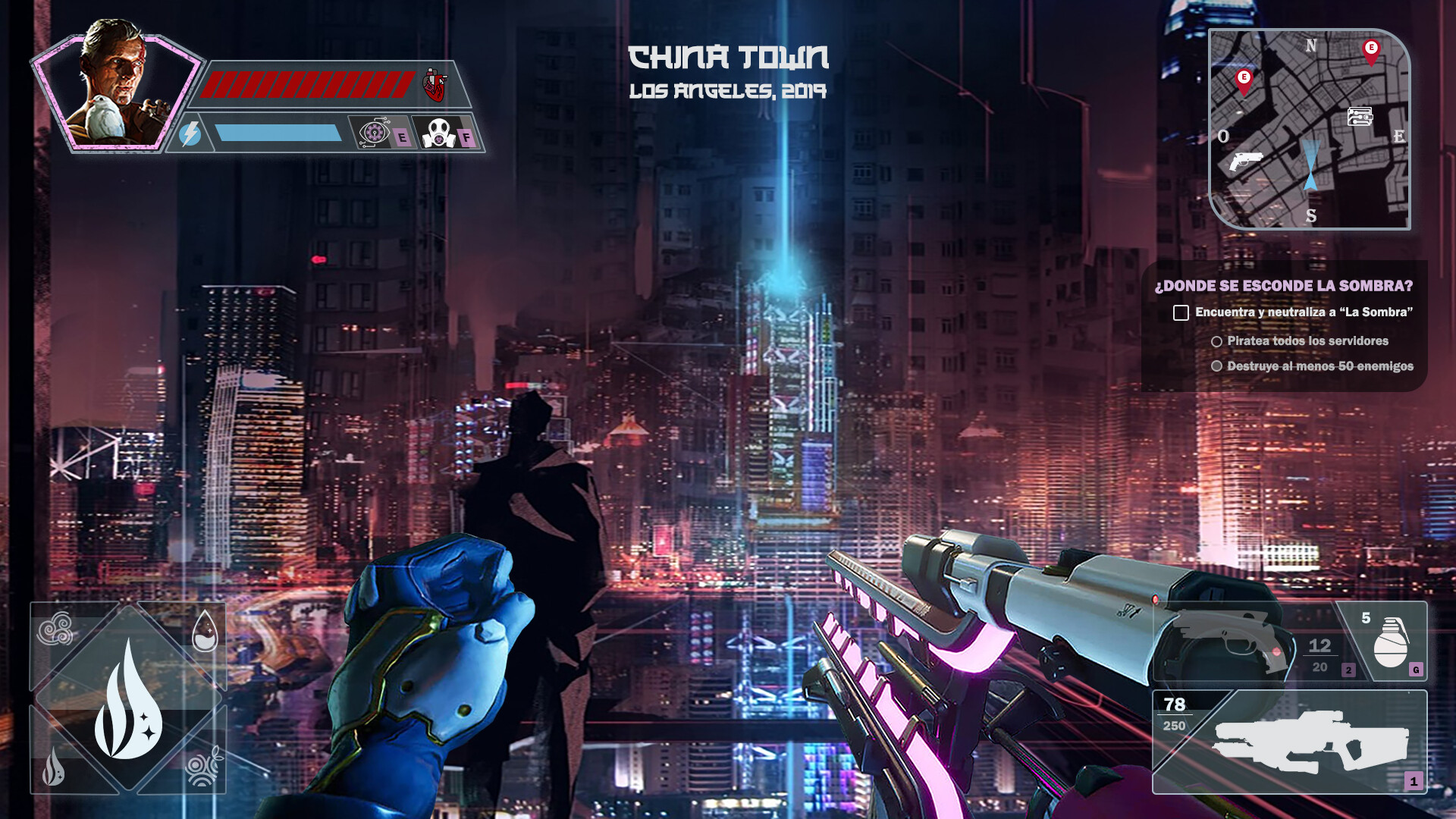The image size is (1456, 819).
Task: Choose the water droplet element
Action: pos(205,632)
